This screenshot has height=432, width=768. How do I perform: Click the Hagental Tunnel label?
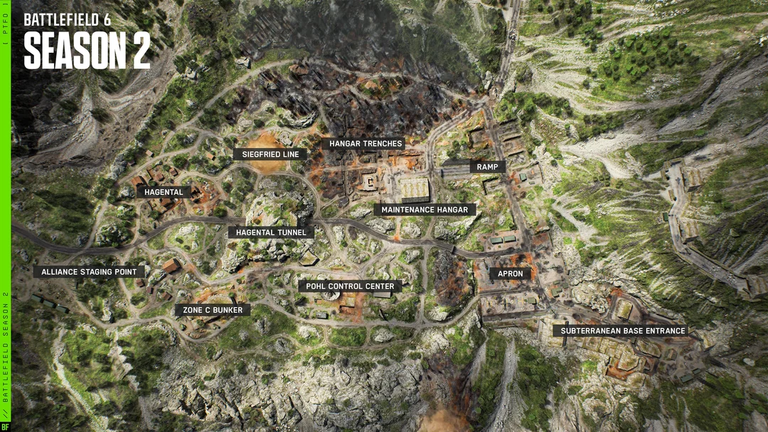click(x=271, y=232)
